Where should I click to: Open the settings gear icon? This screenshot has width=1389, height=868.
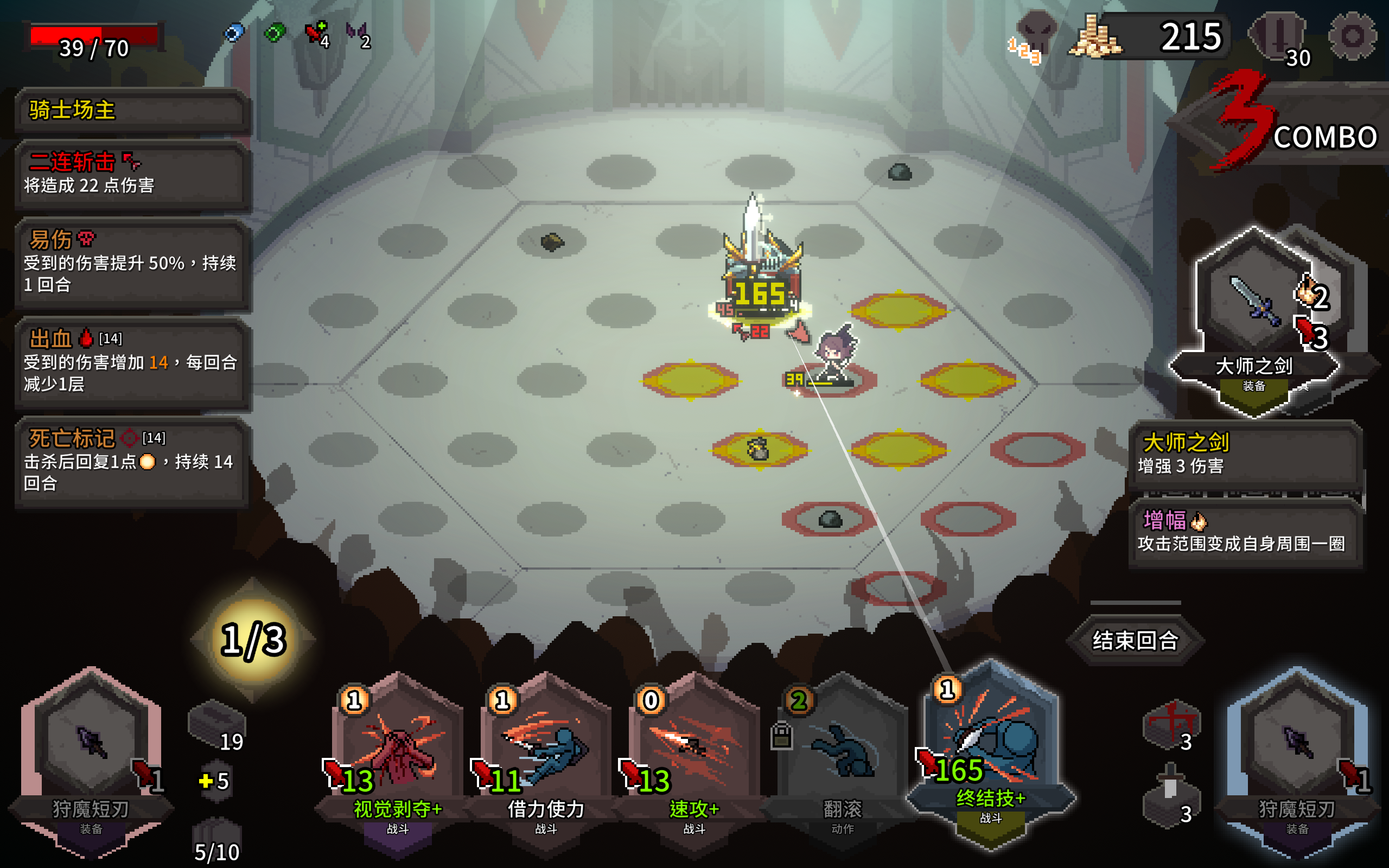coord(1352,36)
